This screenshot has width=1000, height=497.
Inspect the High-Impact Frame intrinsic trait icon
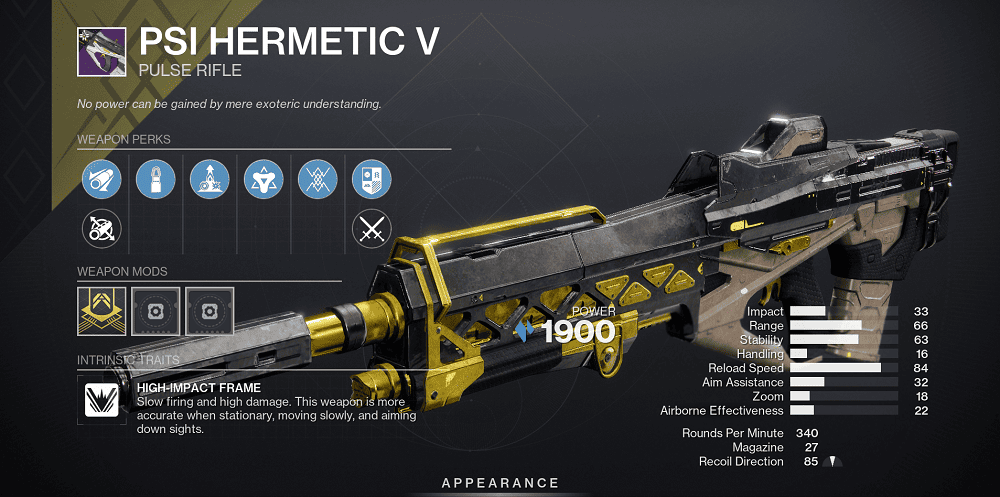(x=101, y=401)
